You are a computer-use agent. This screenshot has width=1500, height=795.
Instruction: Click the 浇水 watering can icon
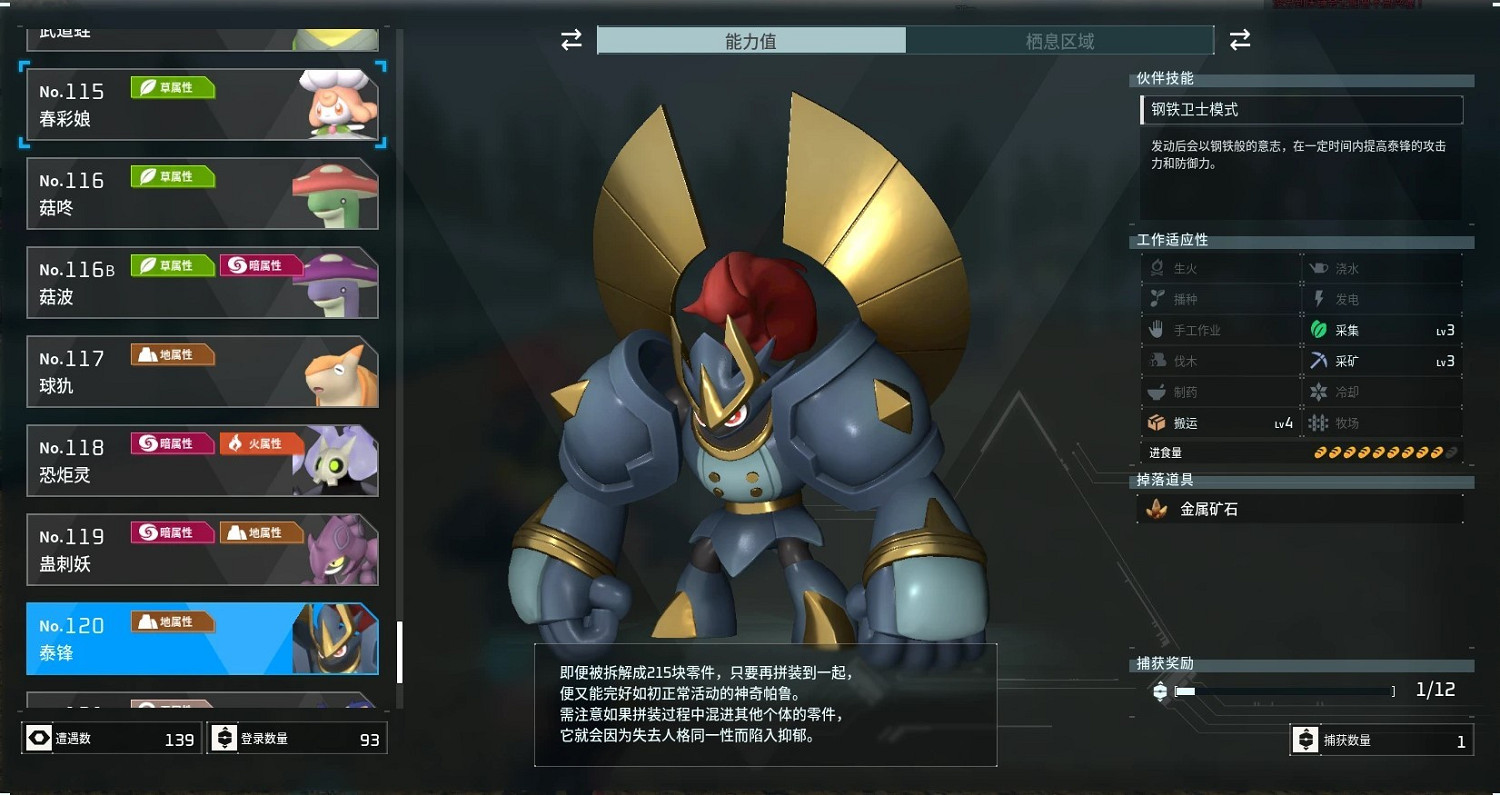coord(1319,267)
